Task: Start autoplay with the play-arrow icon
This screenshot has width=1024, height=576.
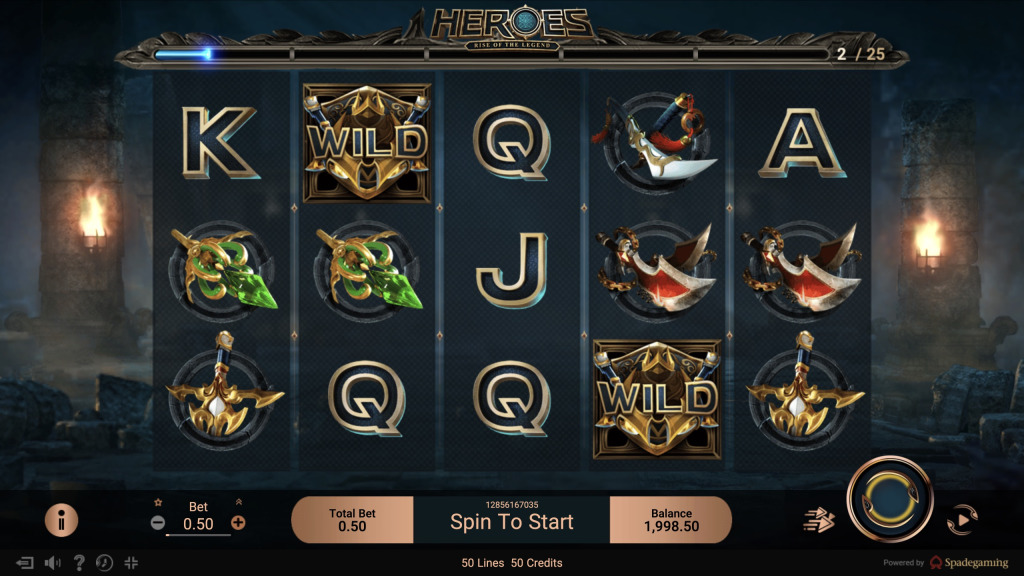Action: (961, 519)
